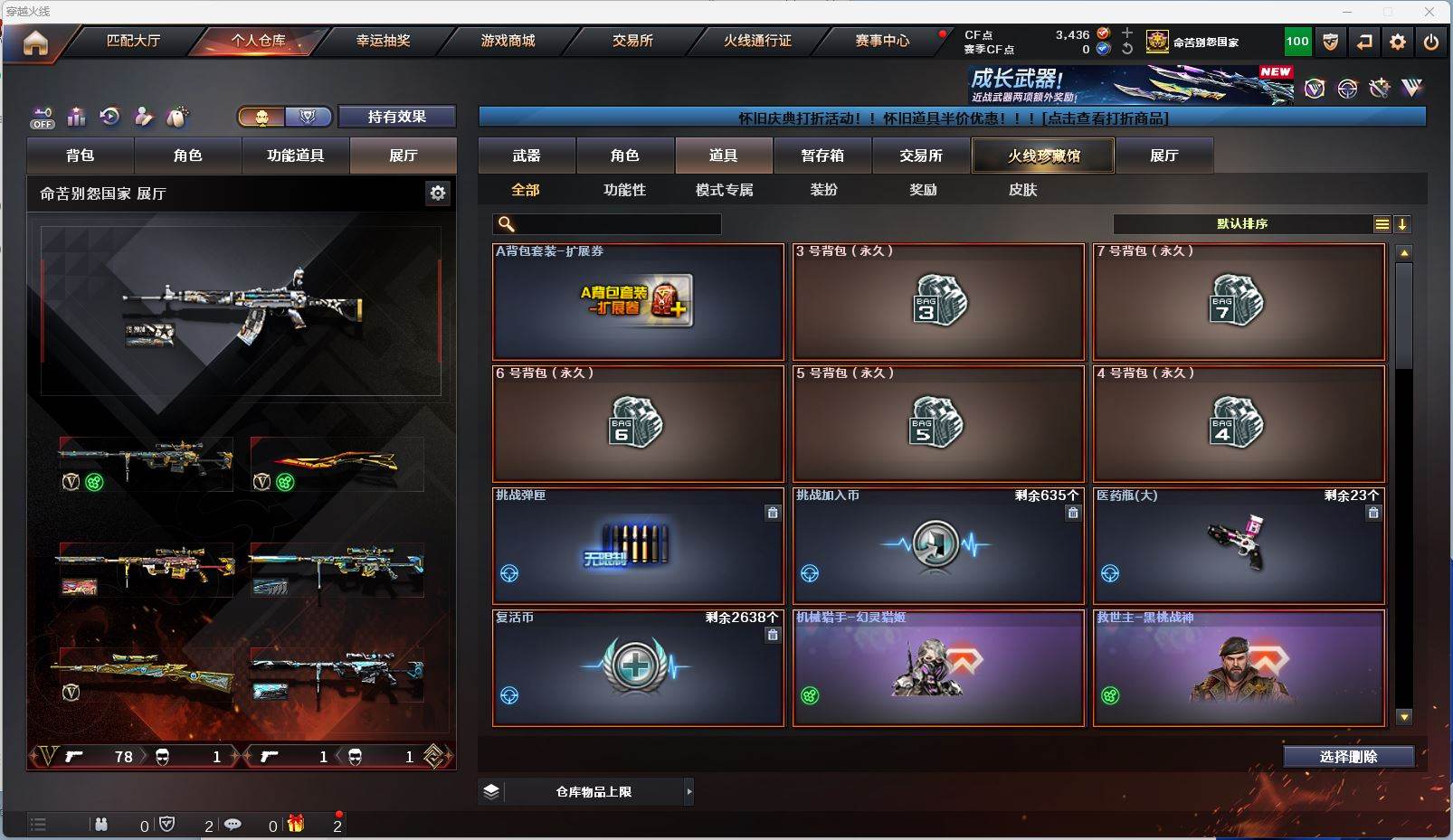Viewport: 1453px width, 840px height.
Task: Click the 持有效果 button
Action: (396, 117)
